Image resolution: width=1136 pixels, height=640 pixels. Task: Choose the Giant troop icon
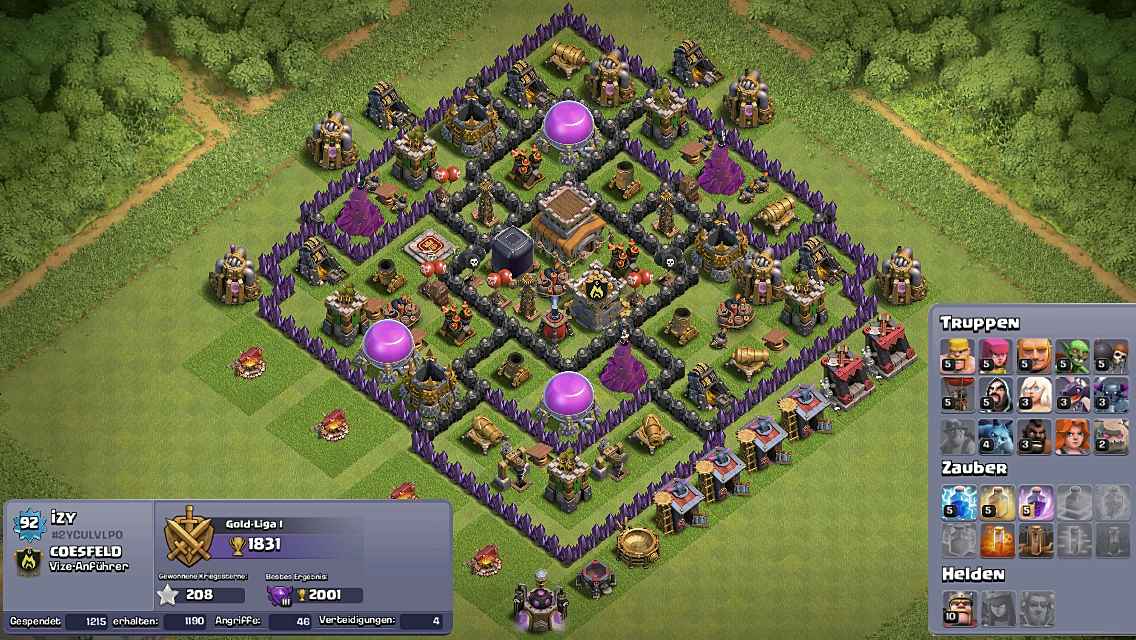[x=1034, y=356]
